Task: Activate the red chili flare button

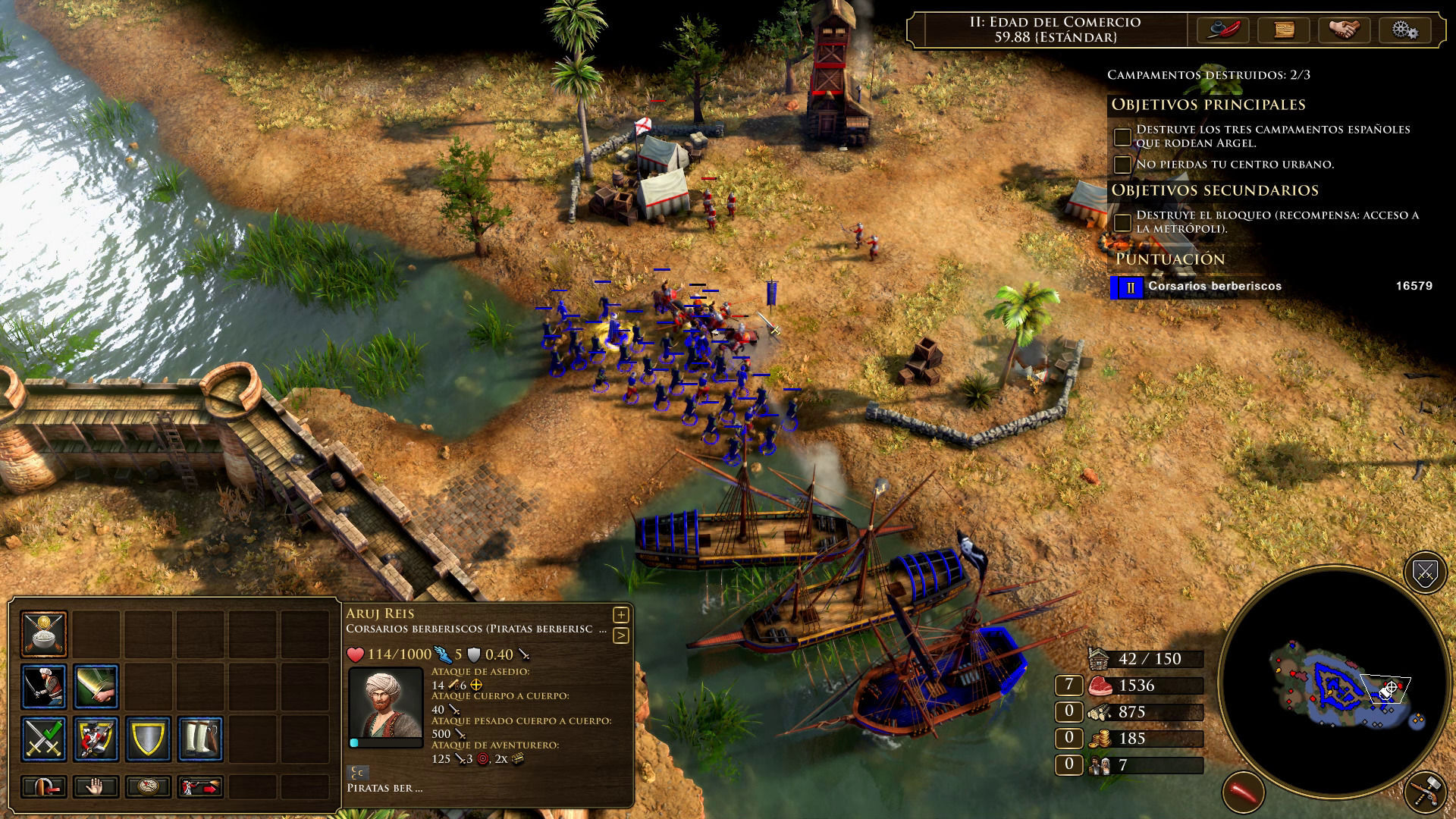Action: tap(1244, 792)
